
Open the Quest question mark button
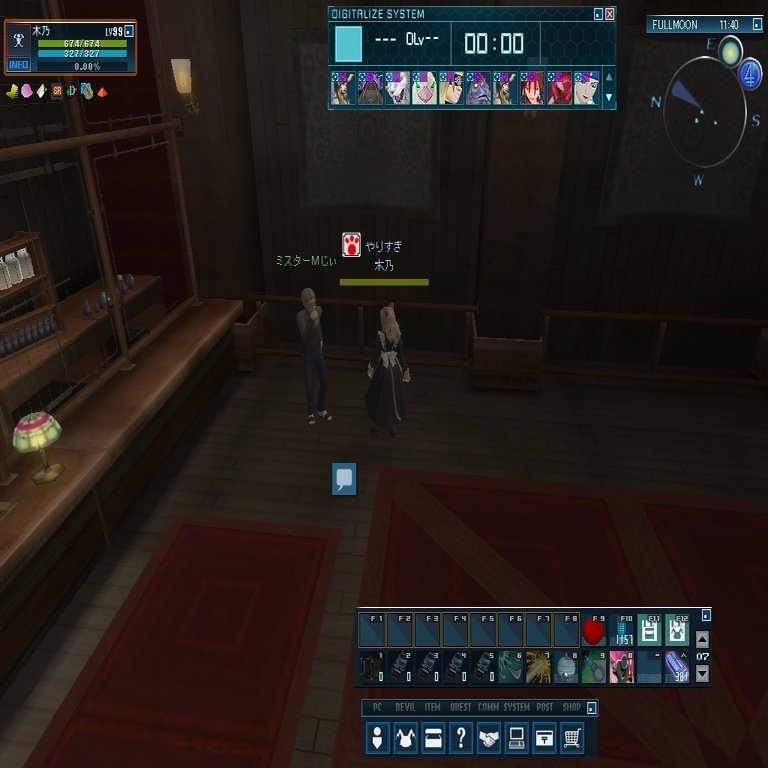click(x=461, y=739)
